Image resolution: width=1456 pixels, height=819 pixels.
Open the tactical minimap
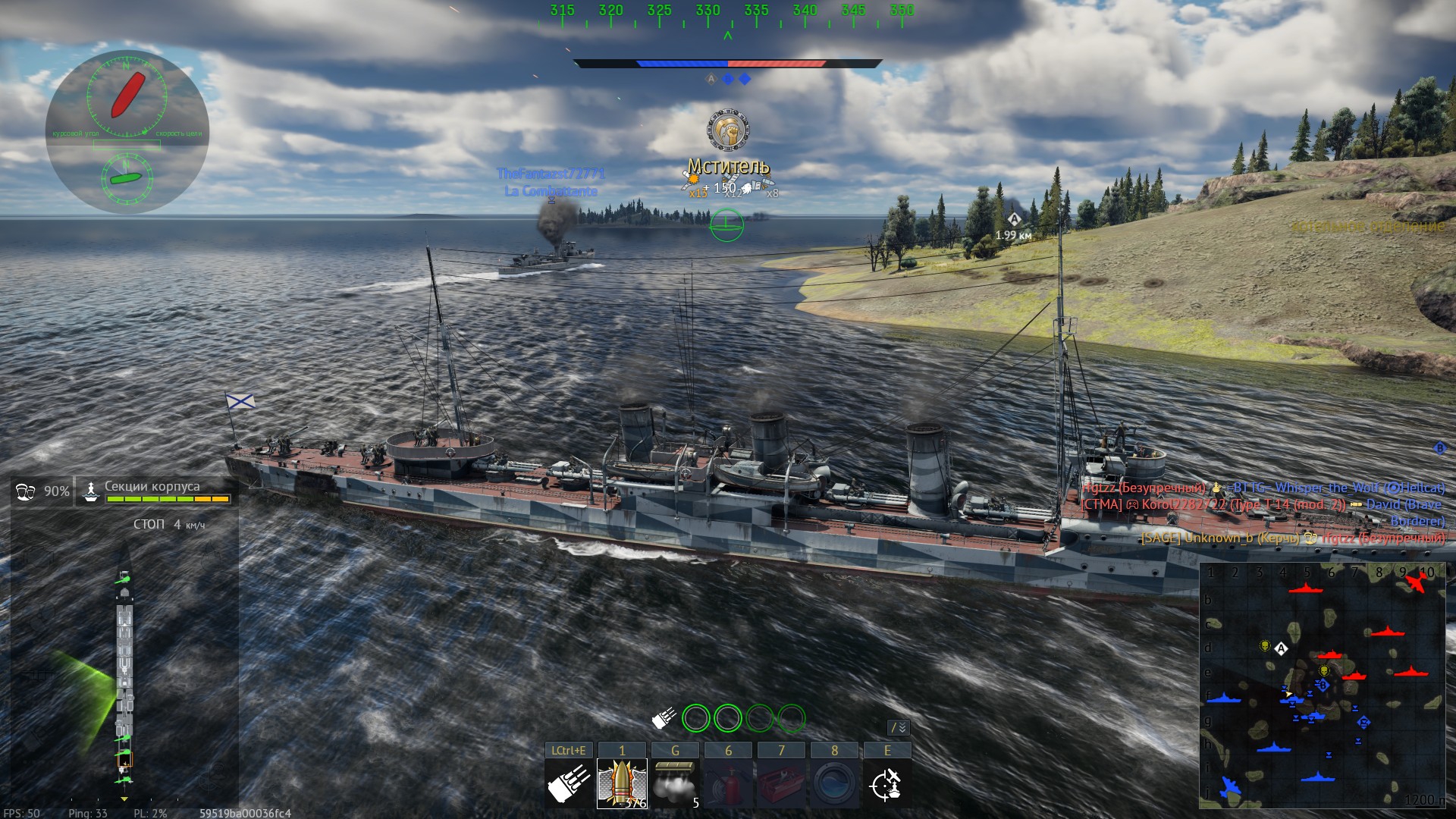(x=1322, y=685)
